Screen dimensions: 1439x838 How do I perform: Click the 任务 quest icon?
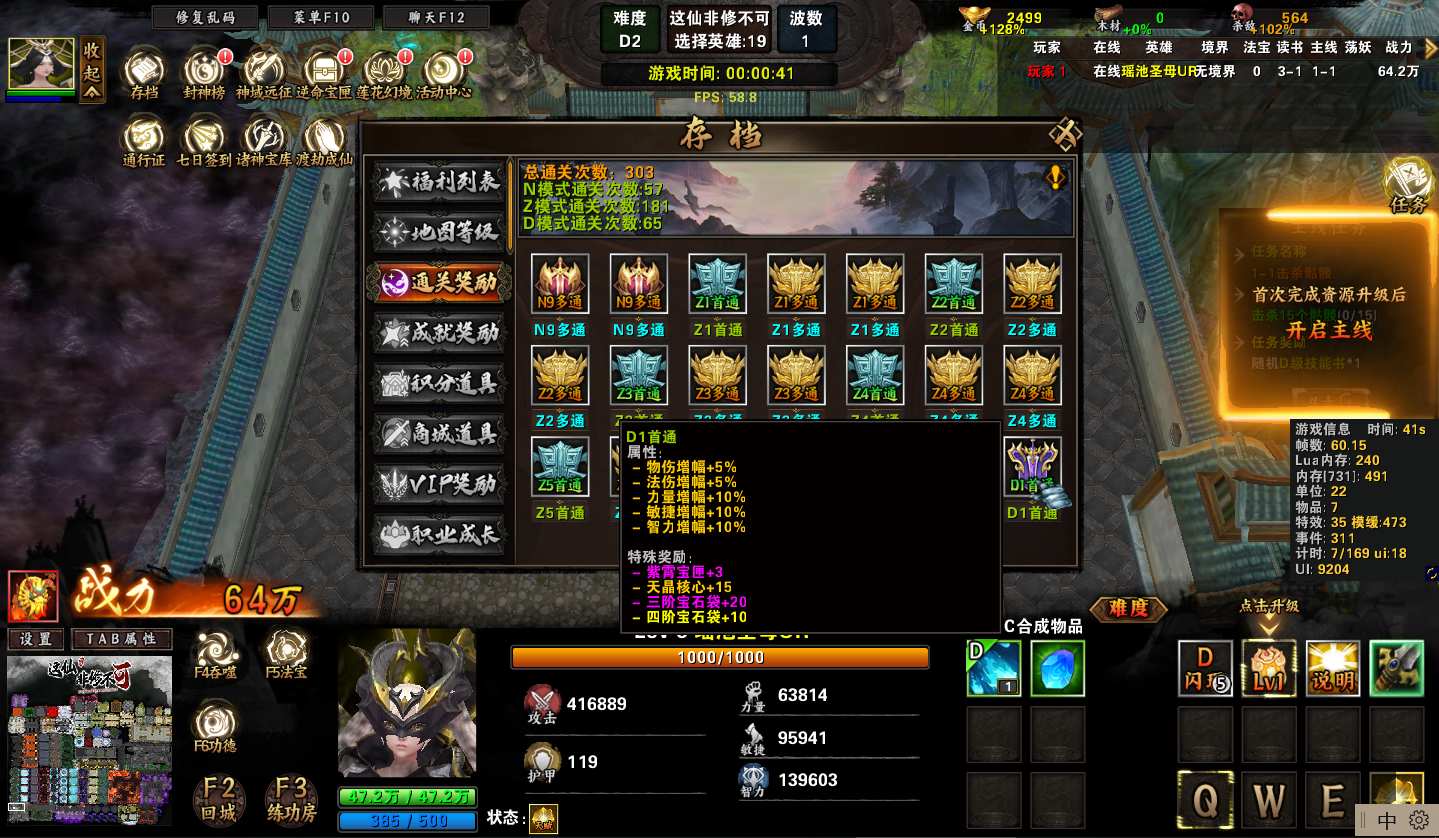coord(1407,184)
